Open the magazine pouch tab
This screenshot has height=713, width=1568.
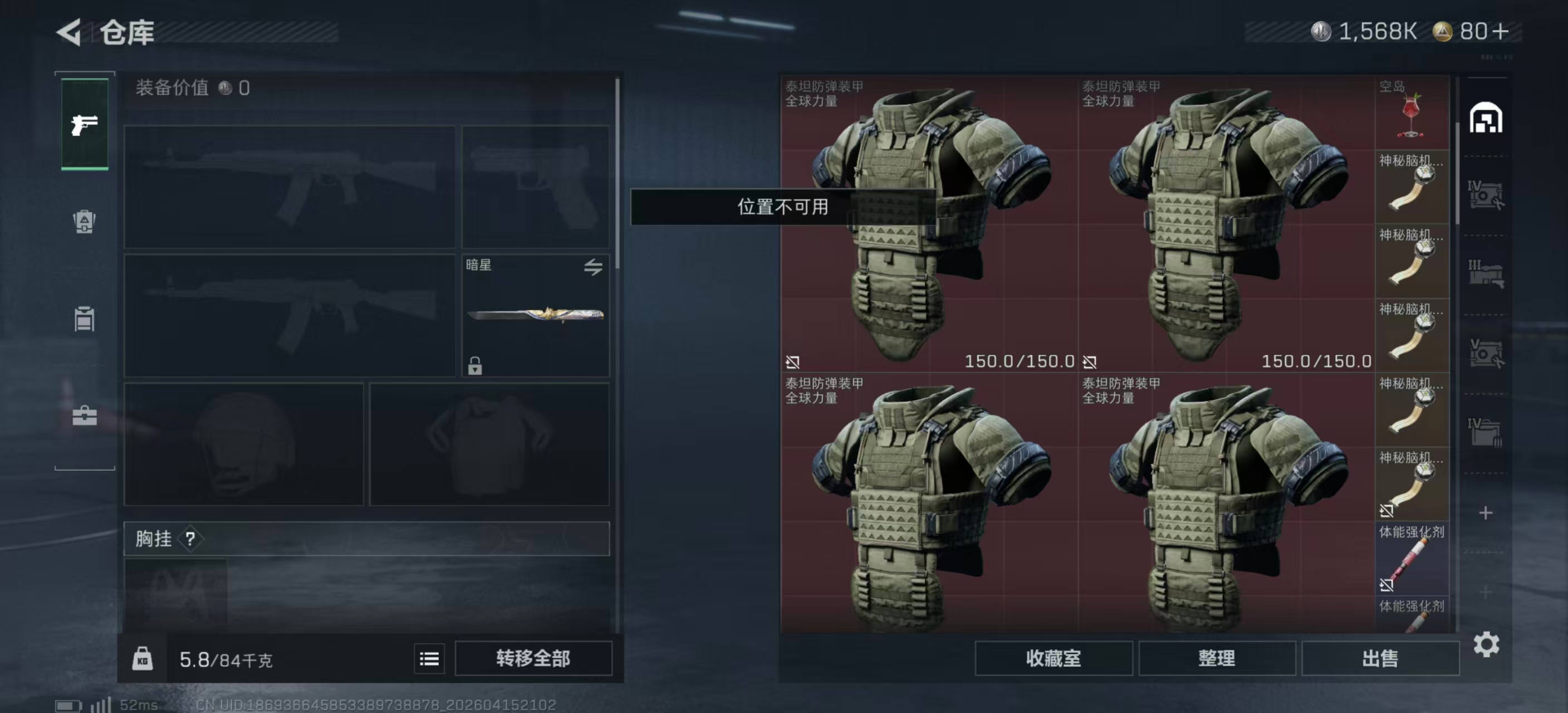(x=85, y=319)
